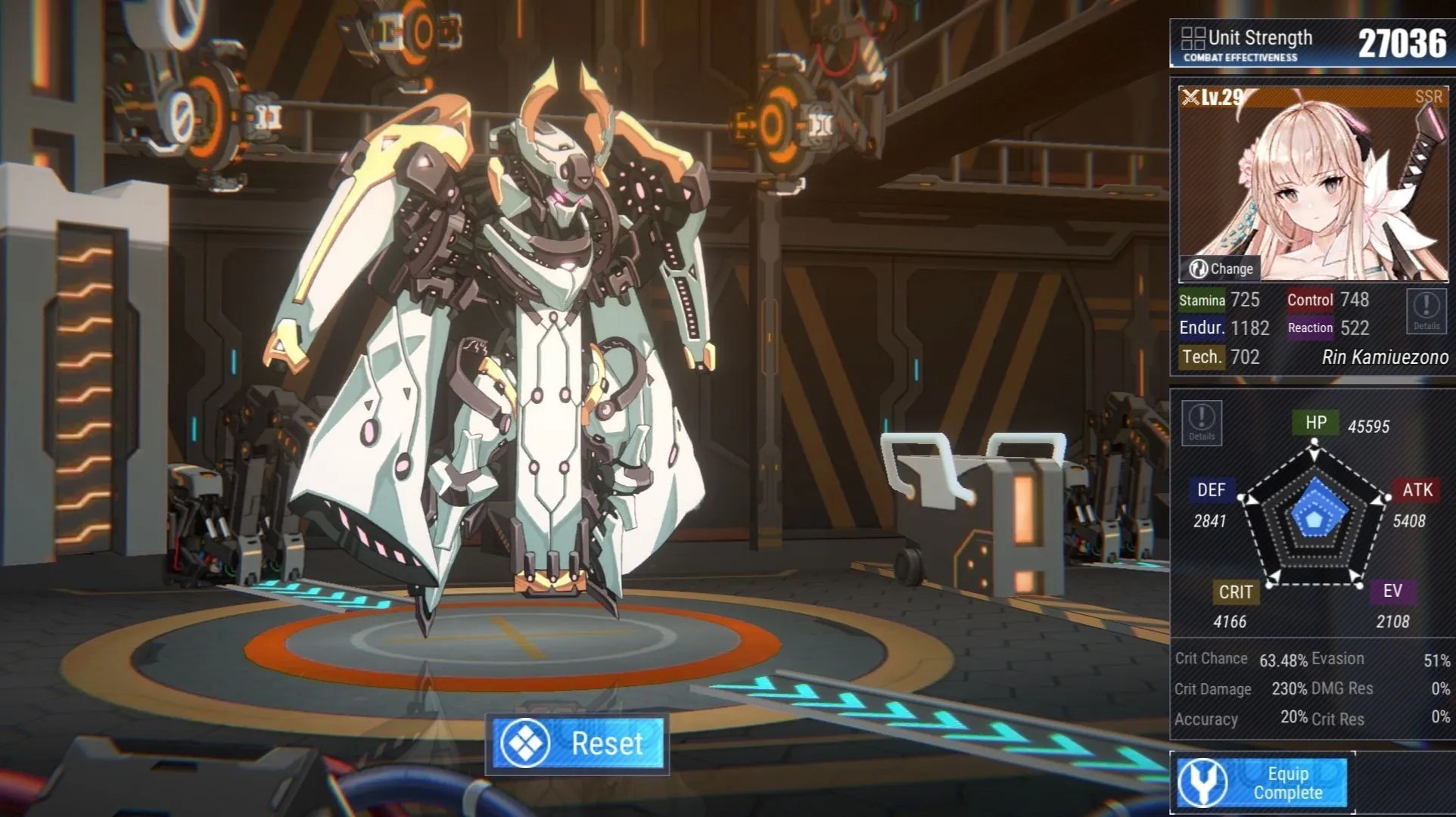Show mech stat Details

[x=1201, y=423]
